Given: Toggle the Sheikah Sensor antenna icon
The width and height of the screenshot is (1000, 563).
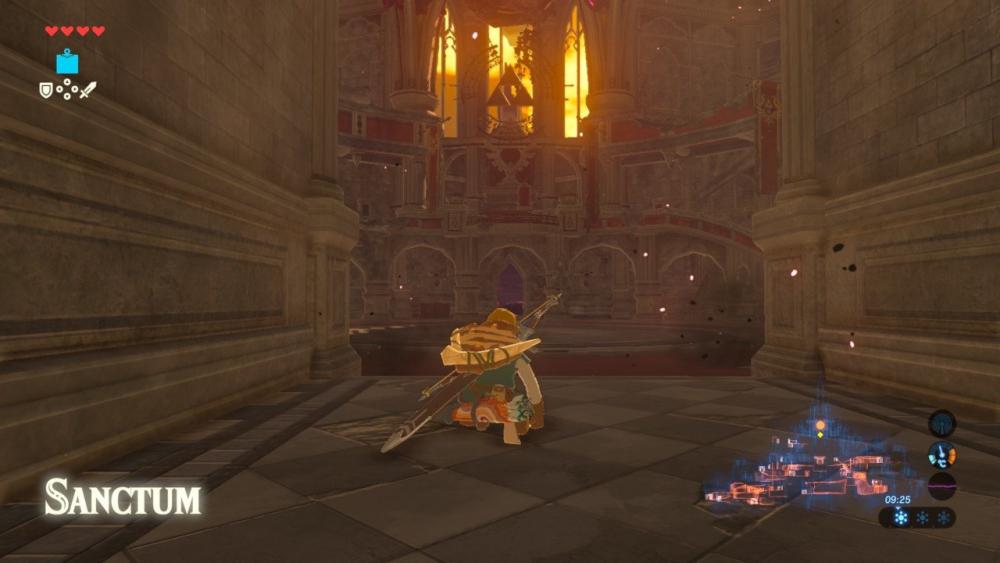Looking at the screenshot, I should (x=941, y=423).
